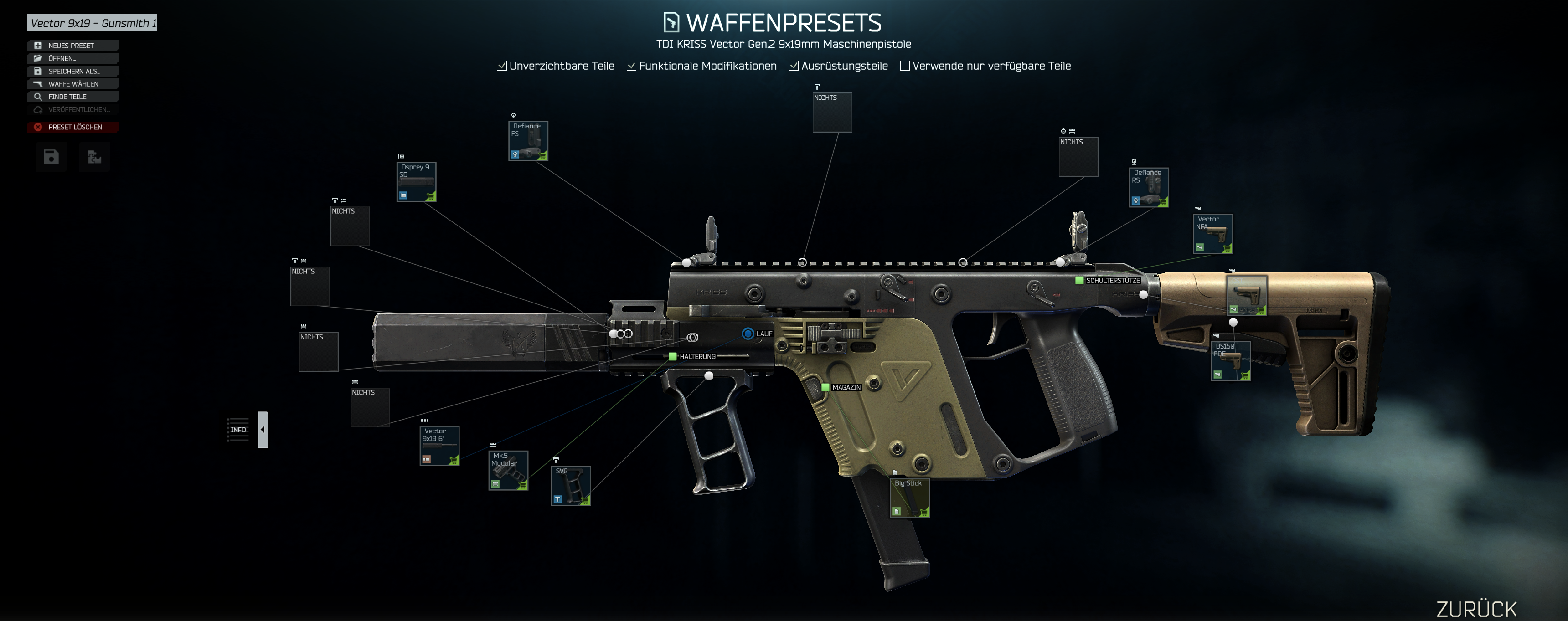The image size is (1568, 621).
Task: Enable Verwende nur verfügbare Teile
Action: [905, 66]
